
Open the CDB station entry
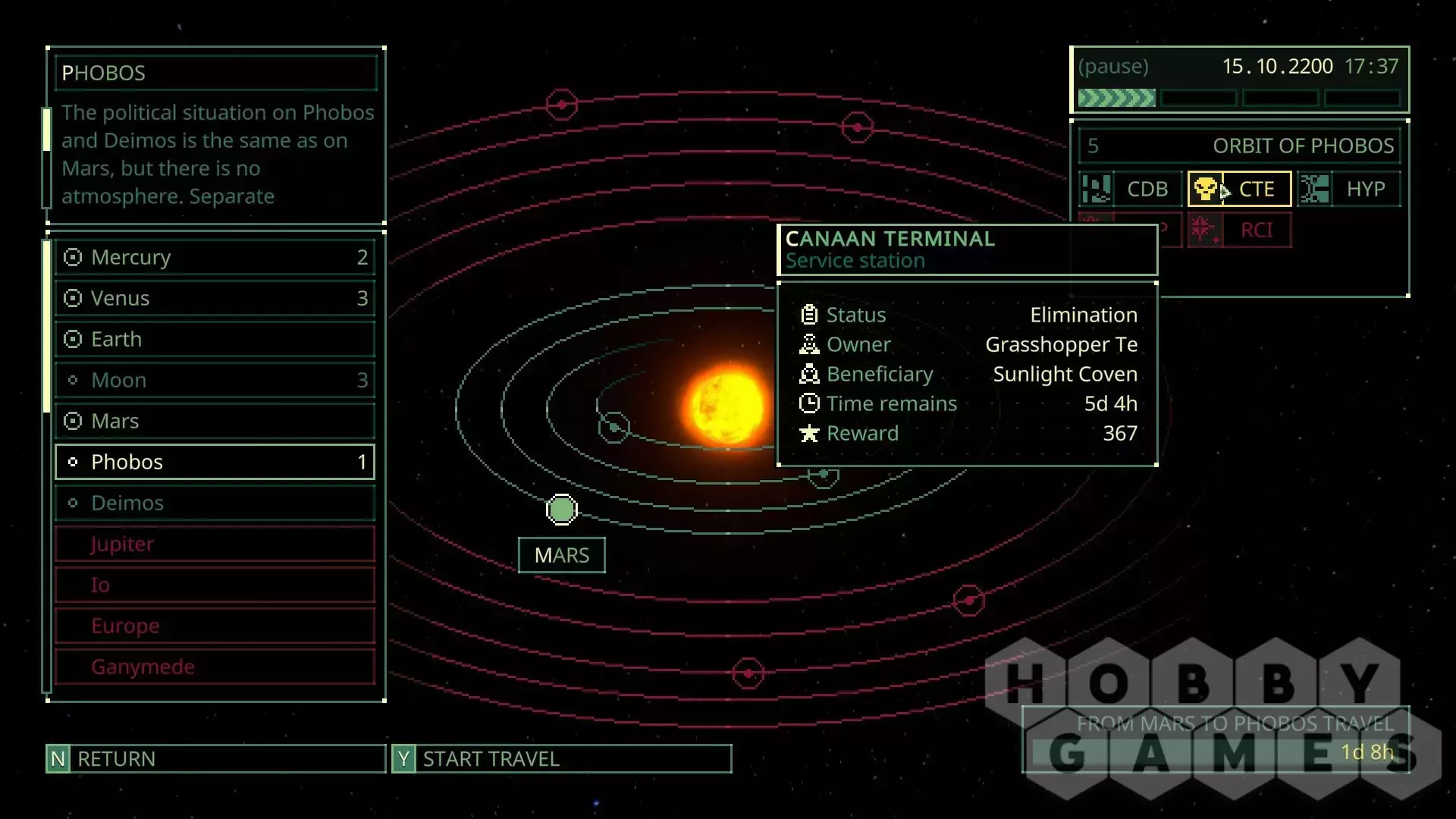[1130, 189]
